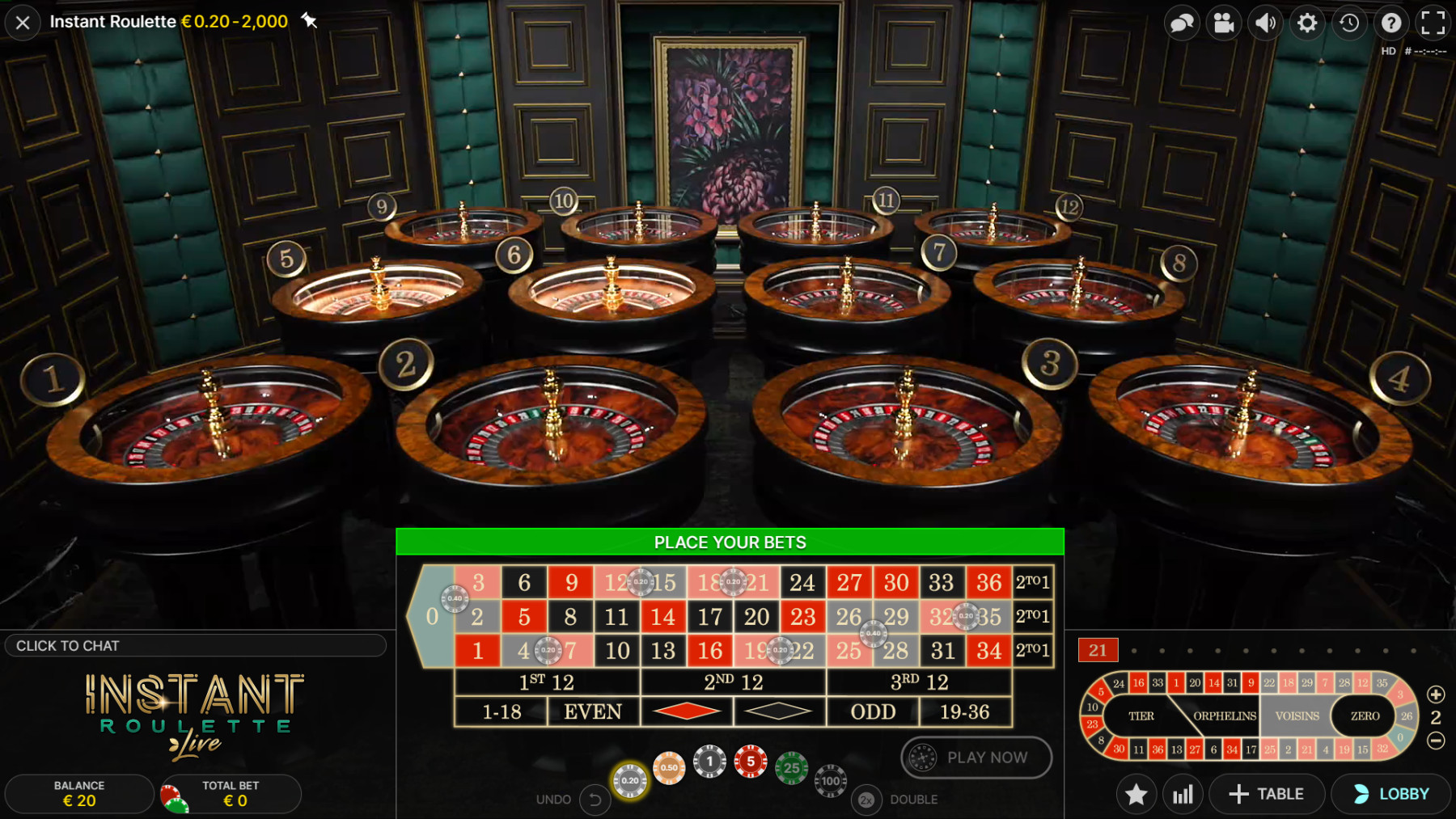Viewport: 1456px width, 819px height.
Task: Undo the last bet
Action: point(595,800)
